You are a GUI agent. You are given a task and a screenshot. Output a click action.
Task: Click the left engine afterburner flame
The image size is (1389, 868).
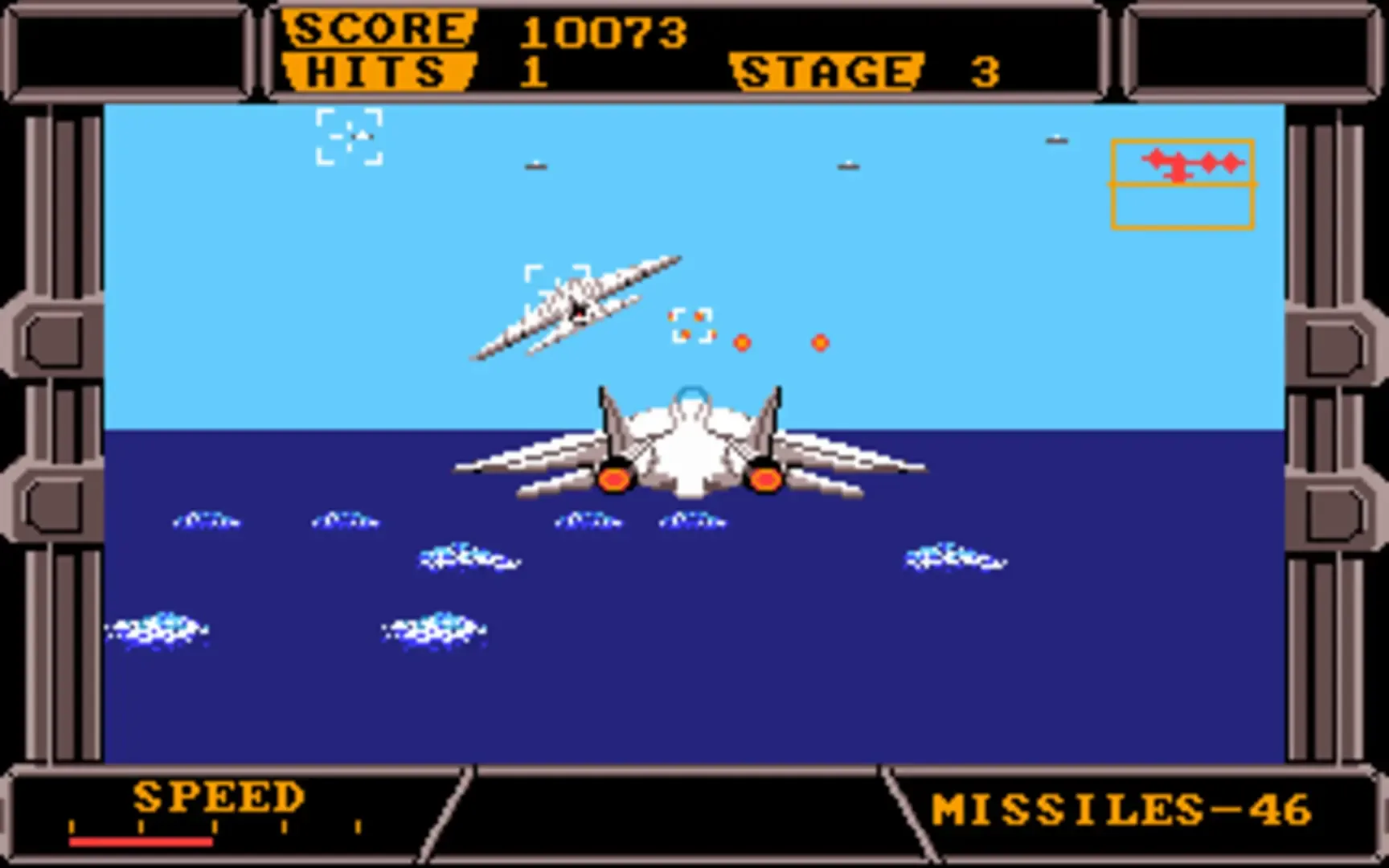pos(615,480)
